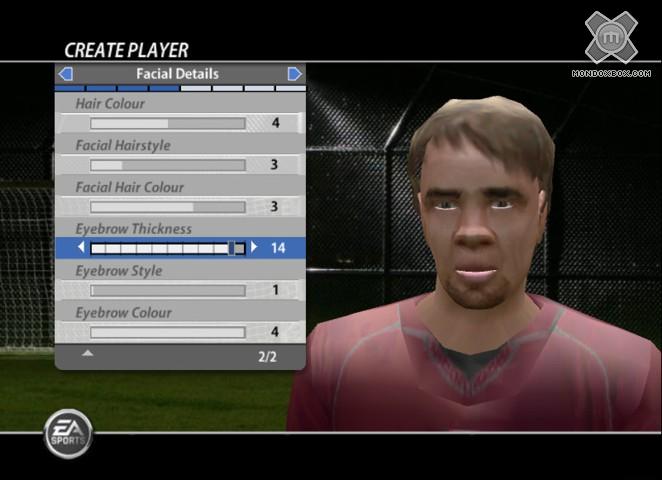Click the Eyebrow Thickness slider bar
The image size is (662, 480).
(x=167, y=248)
